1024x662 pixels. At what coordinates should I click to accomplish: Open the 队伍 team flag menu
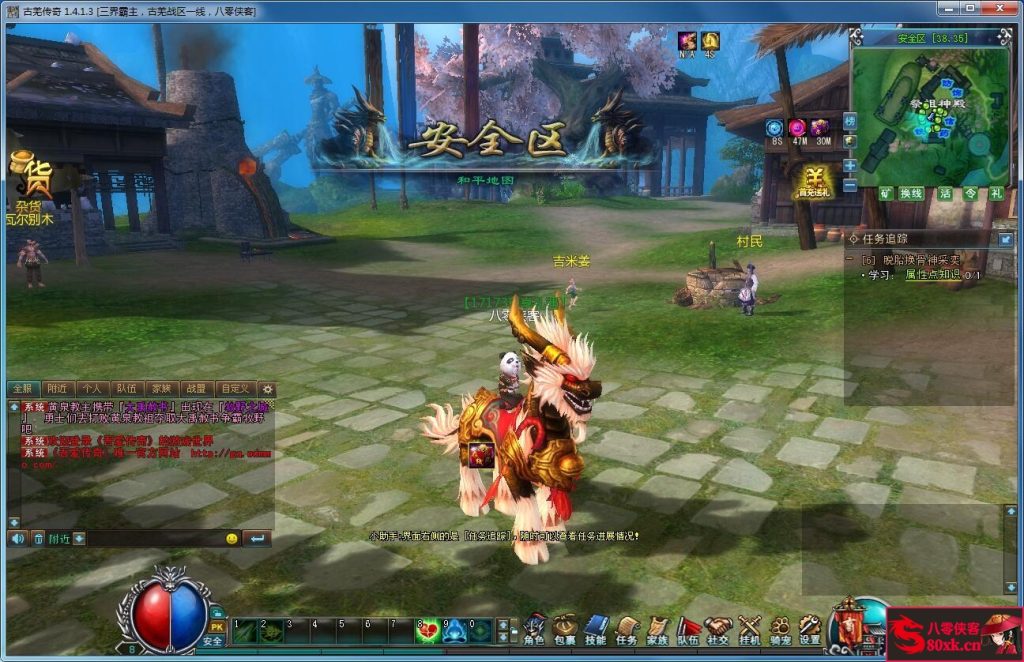pos(688,628)
